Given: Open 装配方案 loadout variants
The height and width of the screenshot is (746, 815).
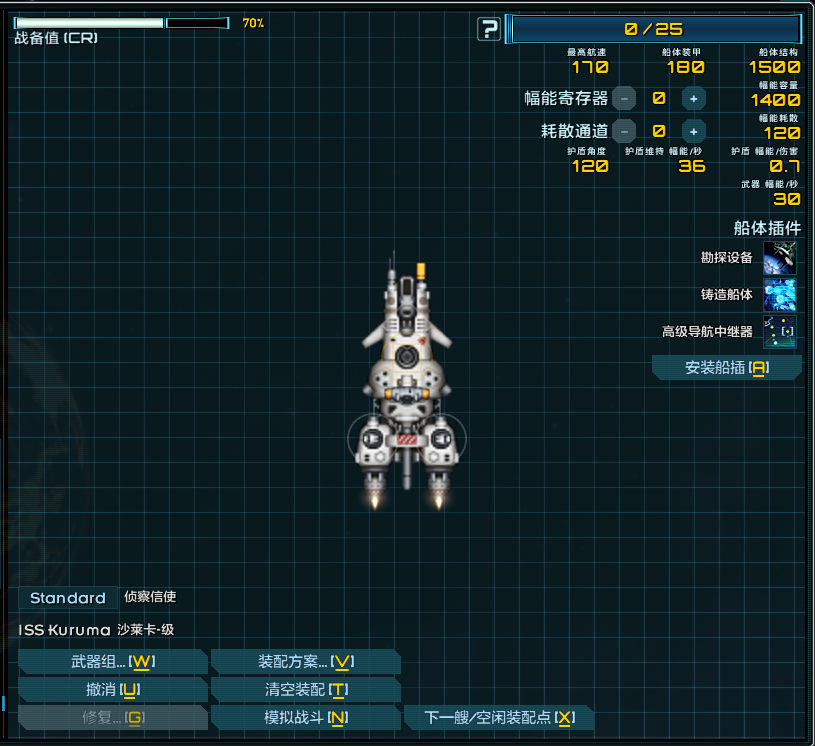Looking at the screenshot, I should click(x=306, y=662).
